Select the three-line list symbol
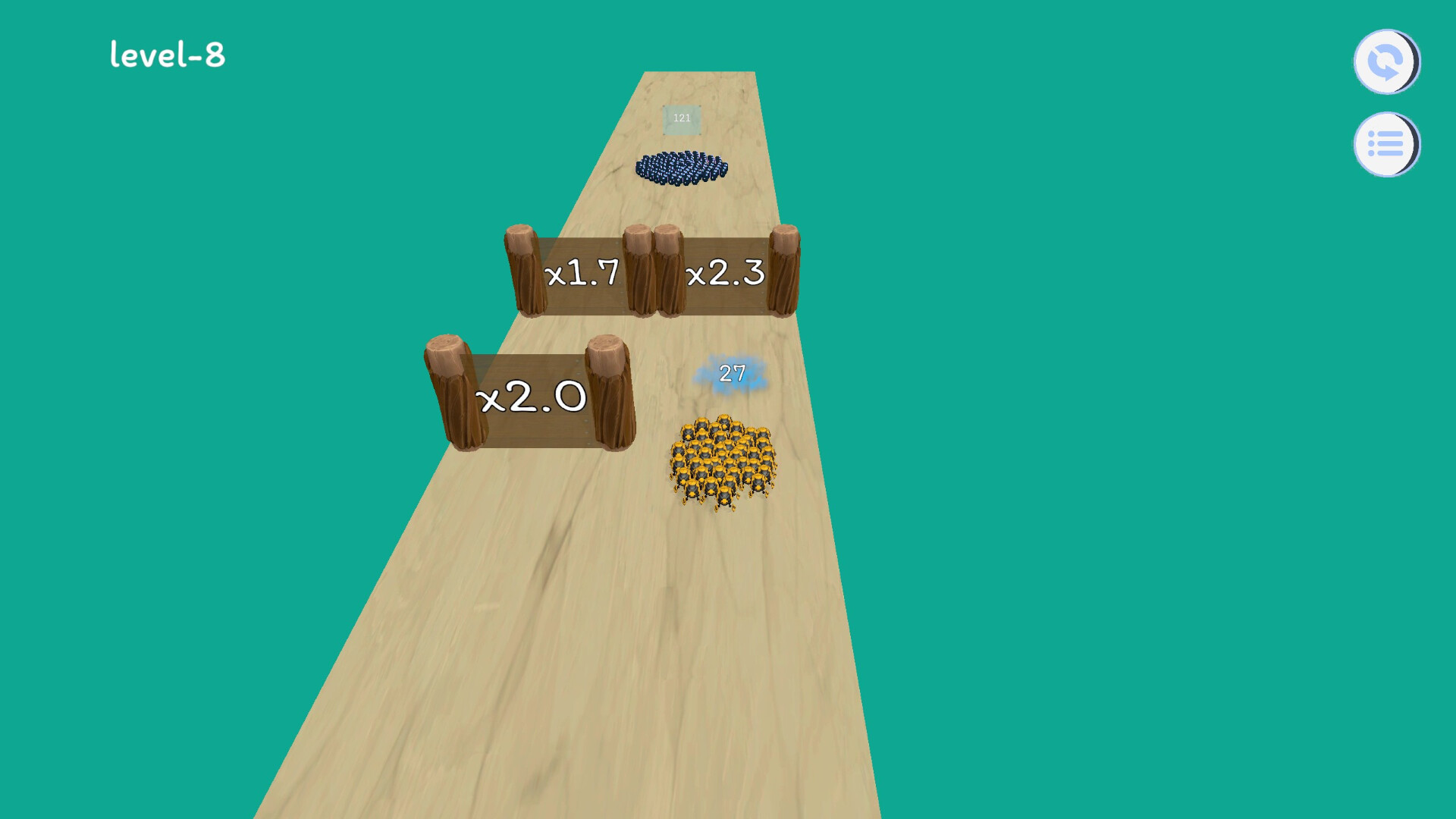The height and width of the screenshot is (819, 1456). pyautogui.click(x=1385, y=144)
